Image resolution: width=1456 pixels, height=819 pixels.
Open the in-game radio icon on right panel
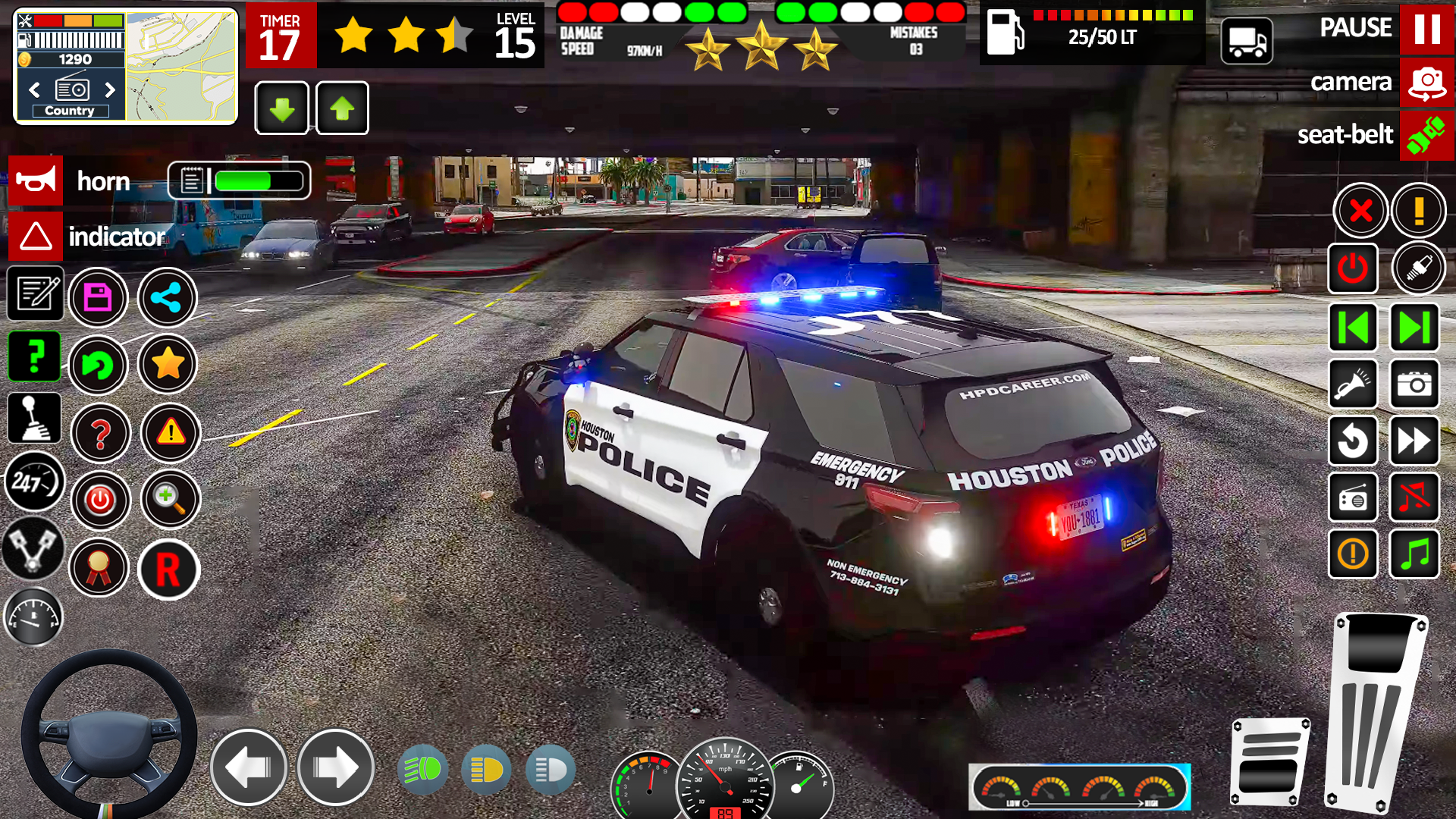point(1354,497)
